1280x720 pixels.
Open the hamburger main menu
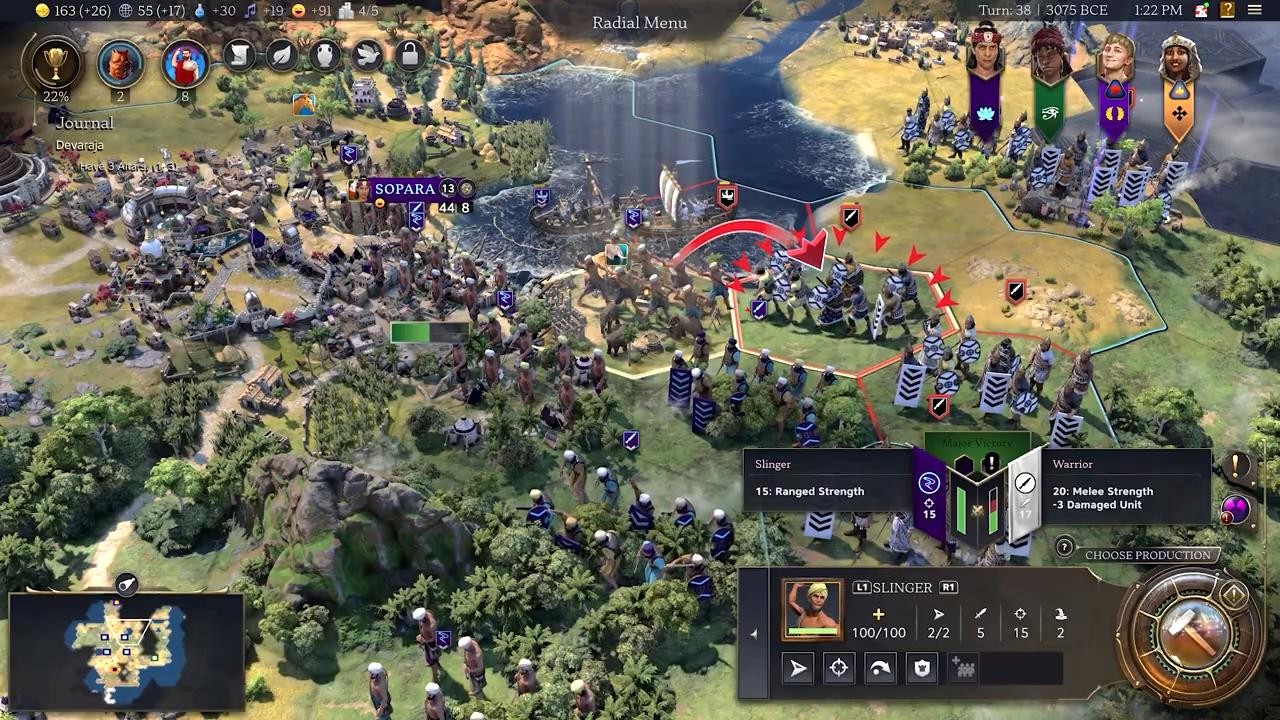pyautogui.click(x=1254, y=11)
